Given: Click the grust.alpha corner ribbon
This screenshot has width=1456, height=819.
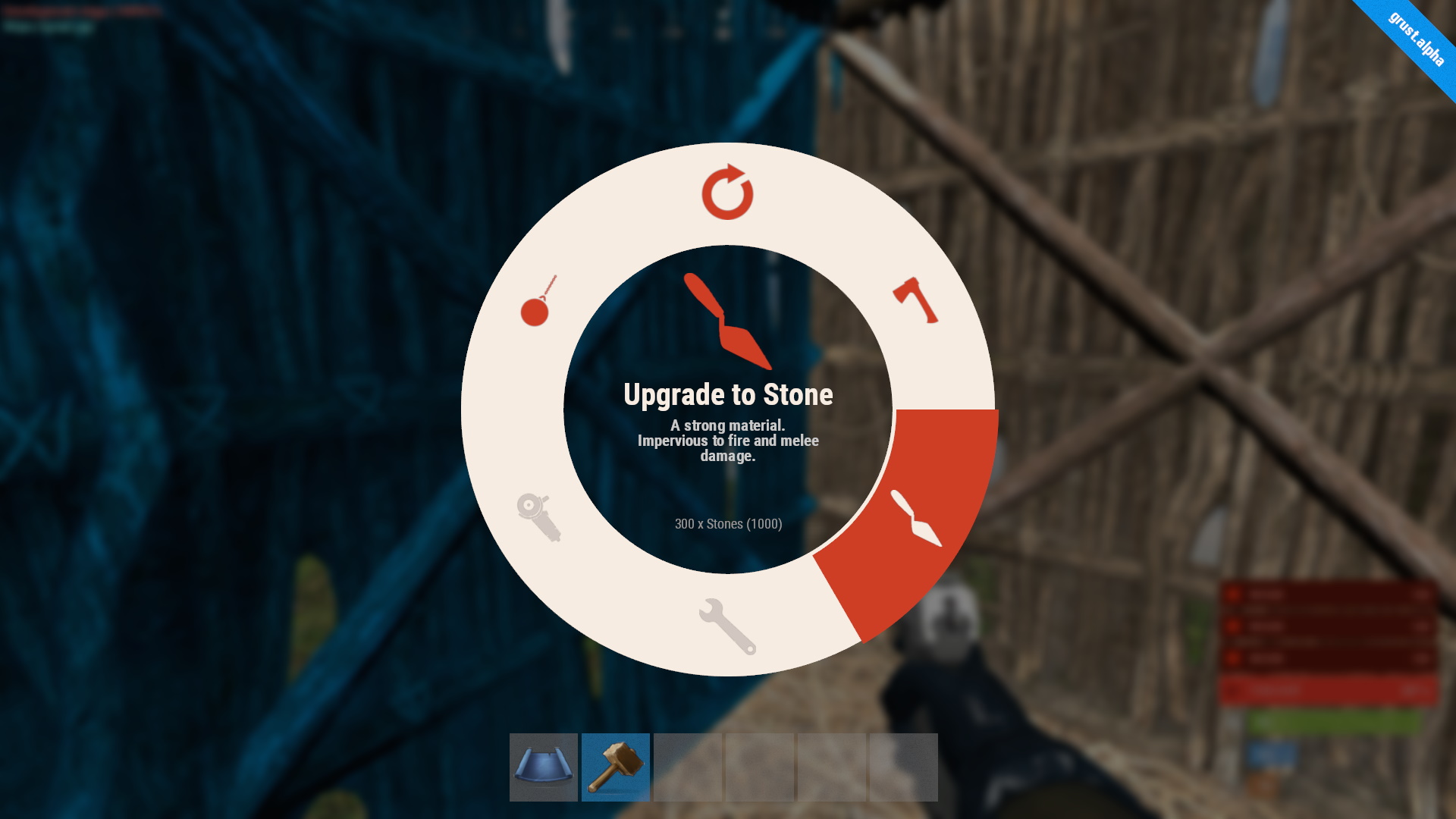Looking at the screenshot, I should (1416, 38).
